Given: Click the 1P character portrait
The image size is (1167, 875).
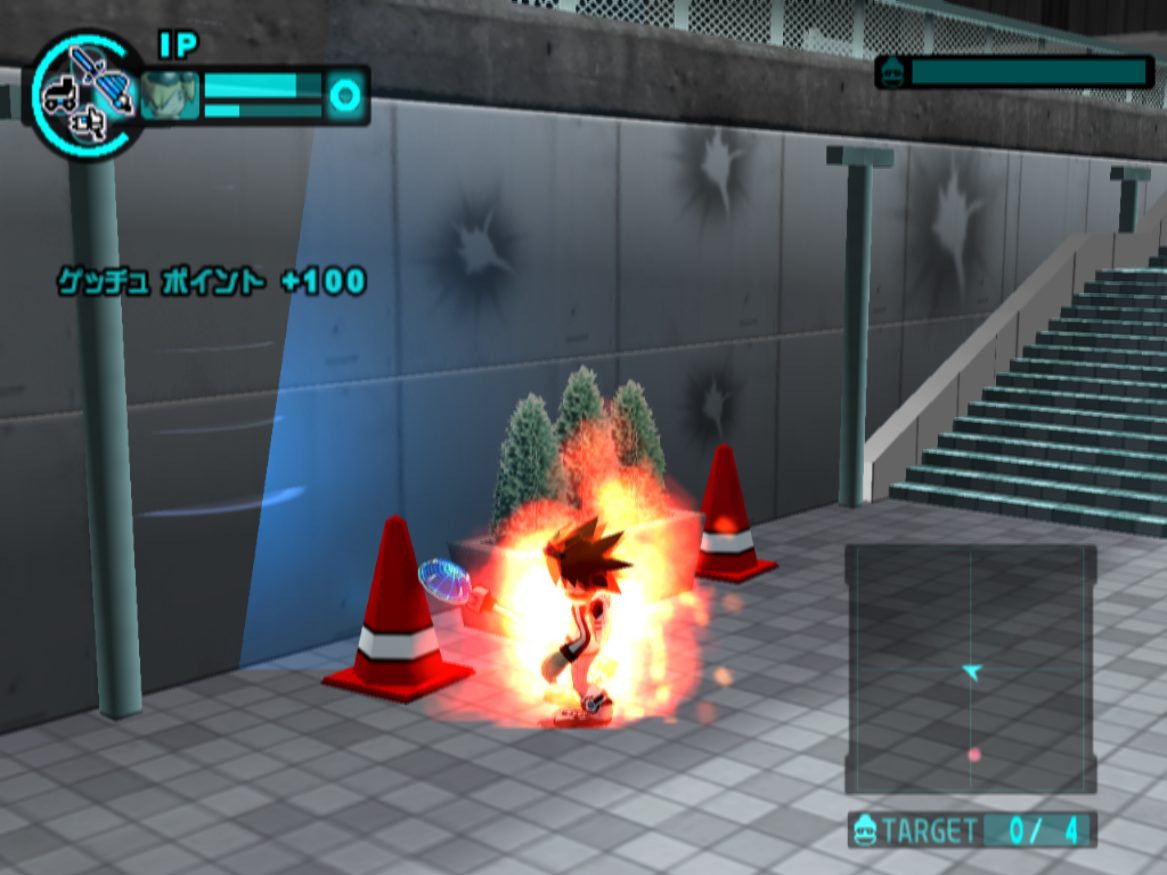Looking at the screenshot, I should (x=169, y=96).
